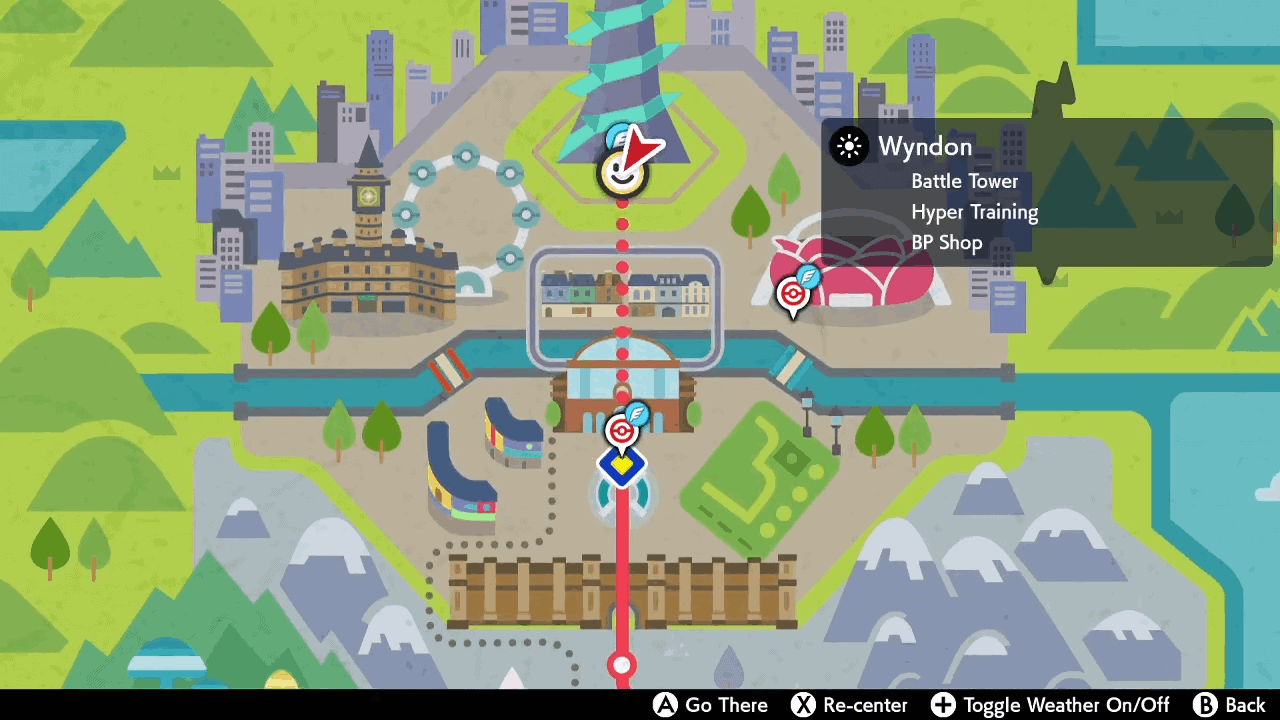Click the Hyper Training entry in the info panel
This screenshot has height=720, width=1280.
975,212
